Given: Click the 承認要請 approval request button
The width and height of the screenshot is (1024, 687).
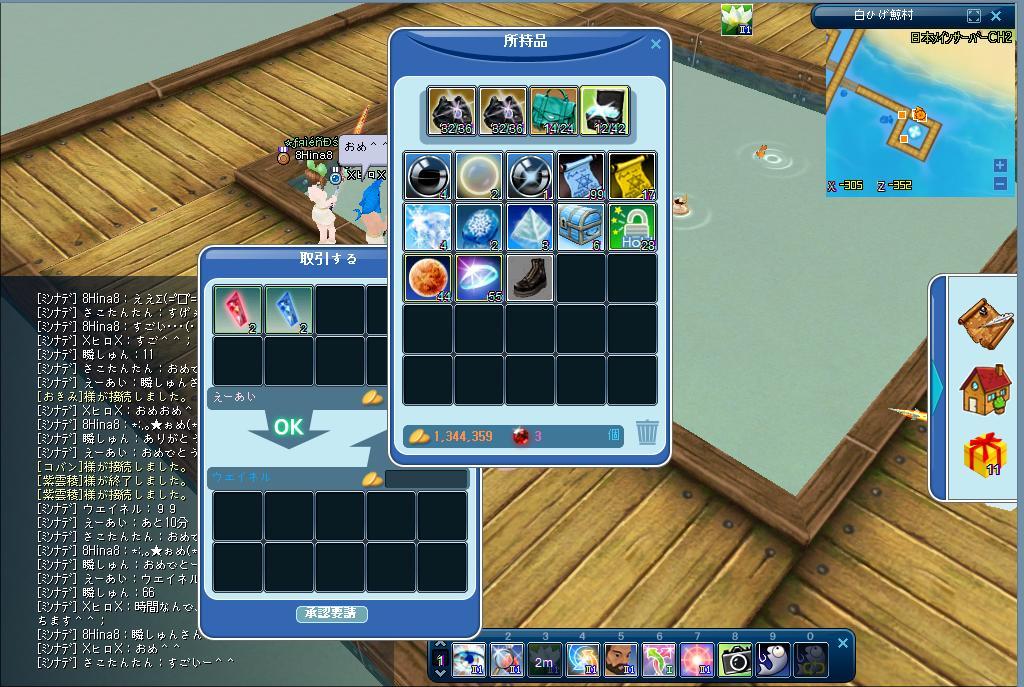Looking at the screenshot, I should click(x=332, y=613).
